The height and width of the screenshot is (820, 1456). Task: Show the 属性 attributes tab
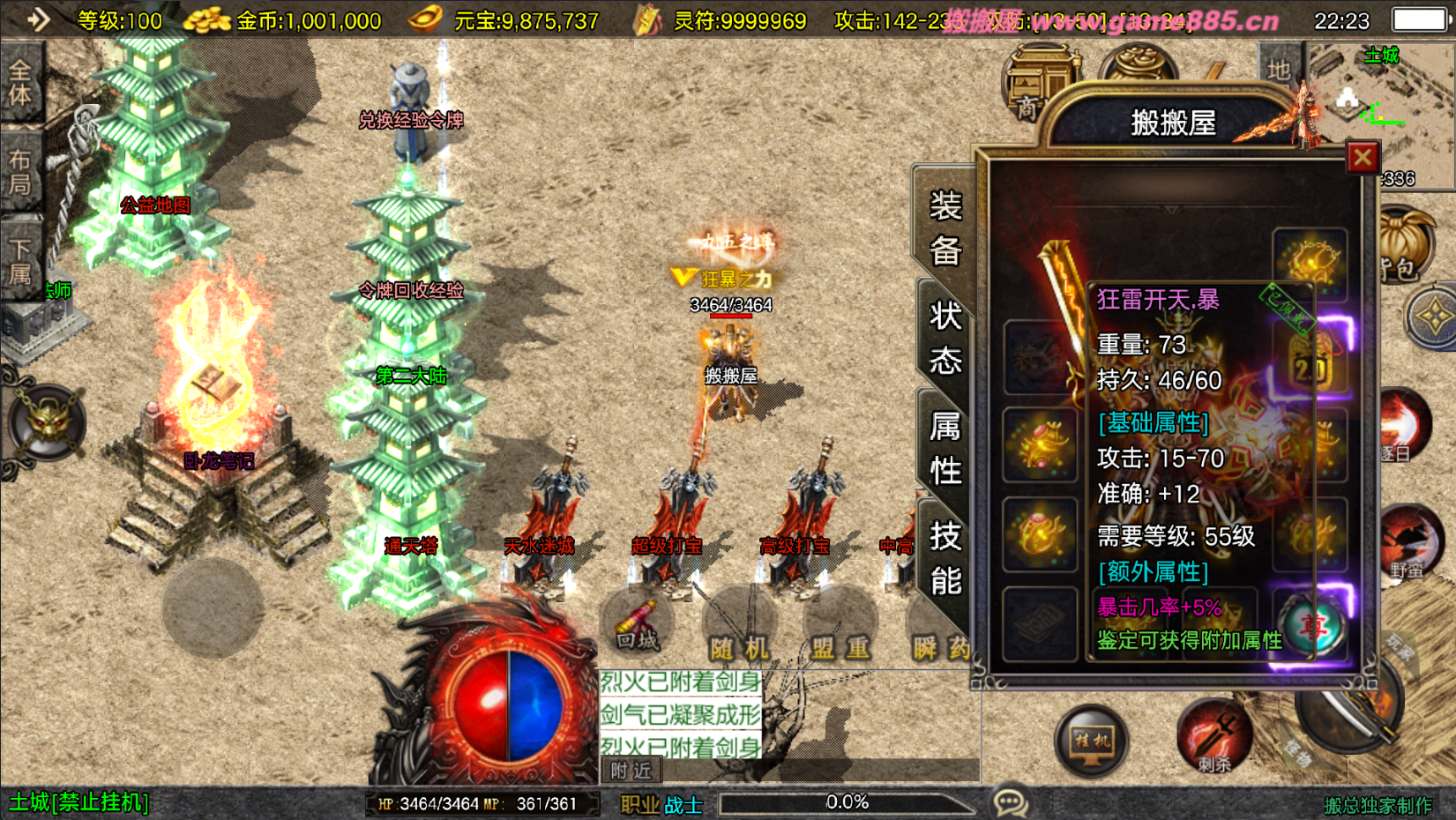[945, 448]
